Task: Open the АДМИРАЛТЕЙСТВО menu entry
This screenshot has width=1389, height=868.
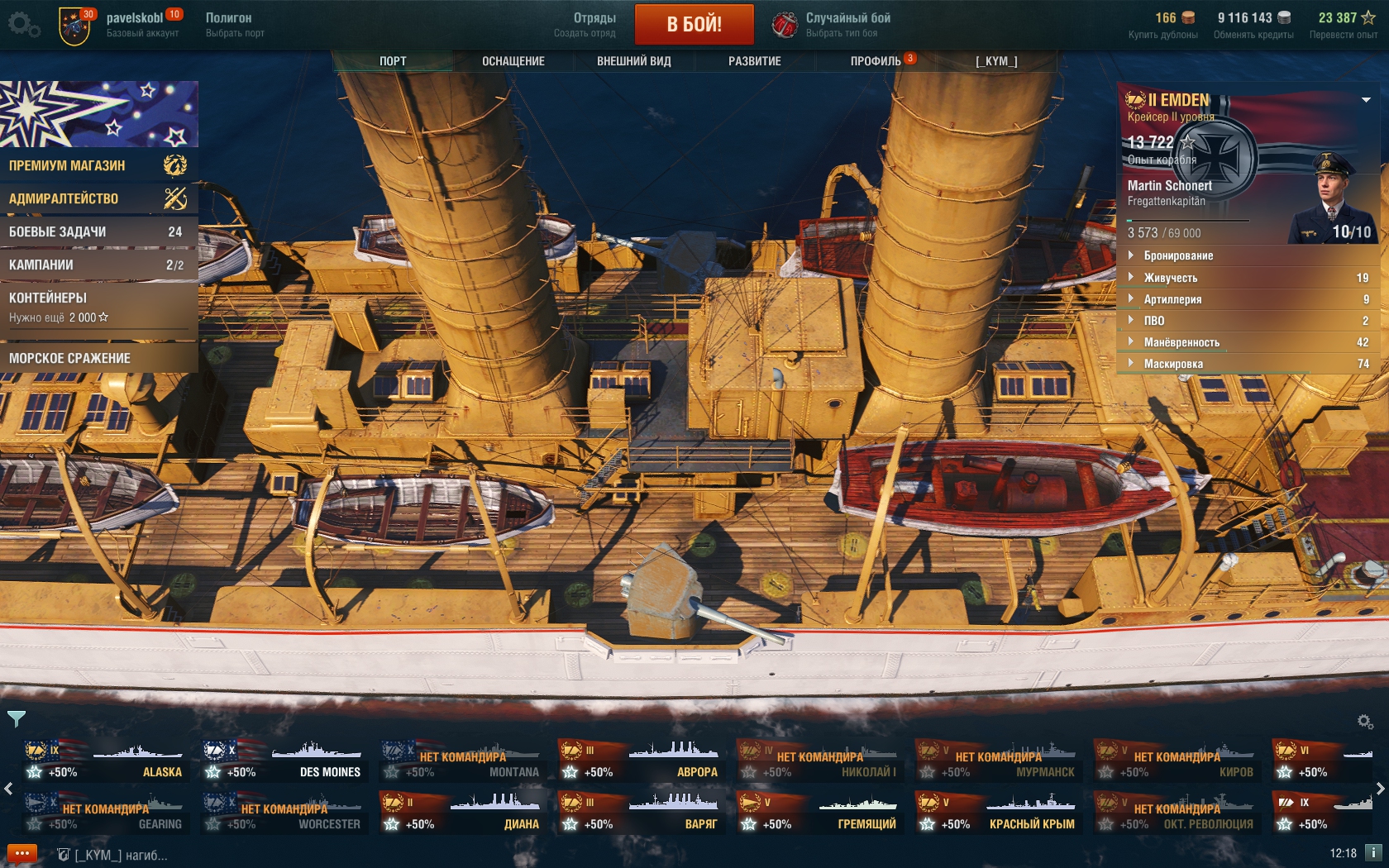Action: [x=98, y=198]
